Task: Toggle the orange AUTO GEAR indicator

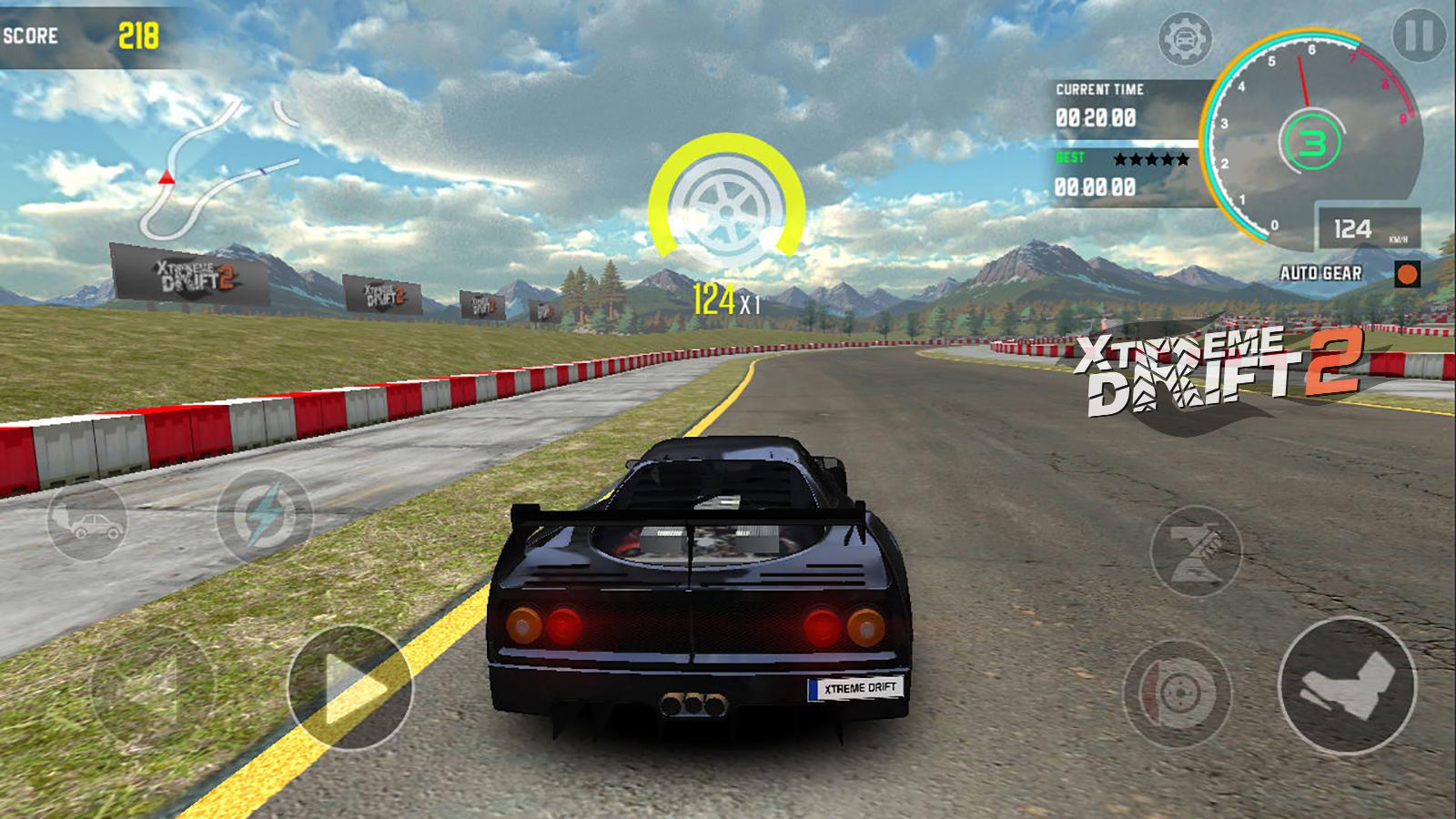Action: click(1408, 272)
